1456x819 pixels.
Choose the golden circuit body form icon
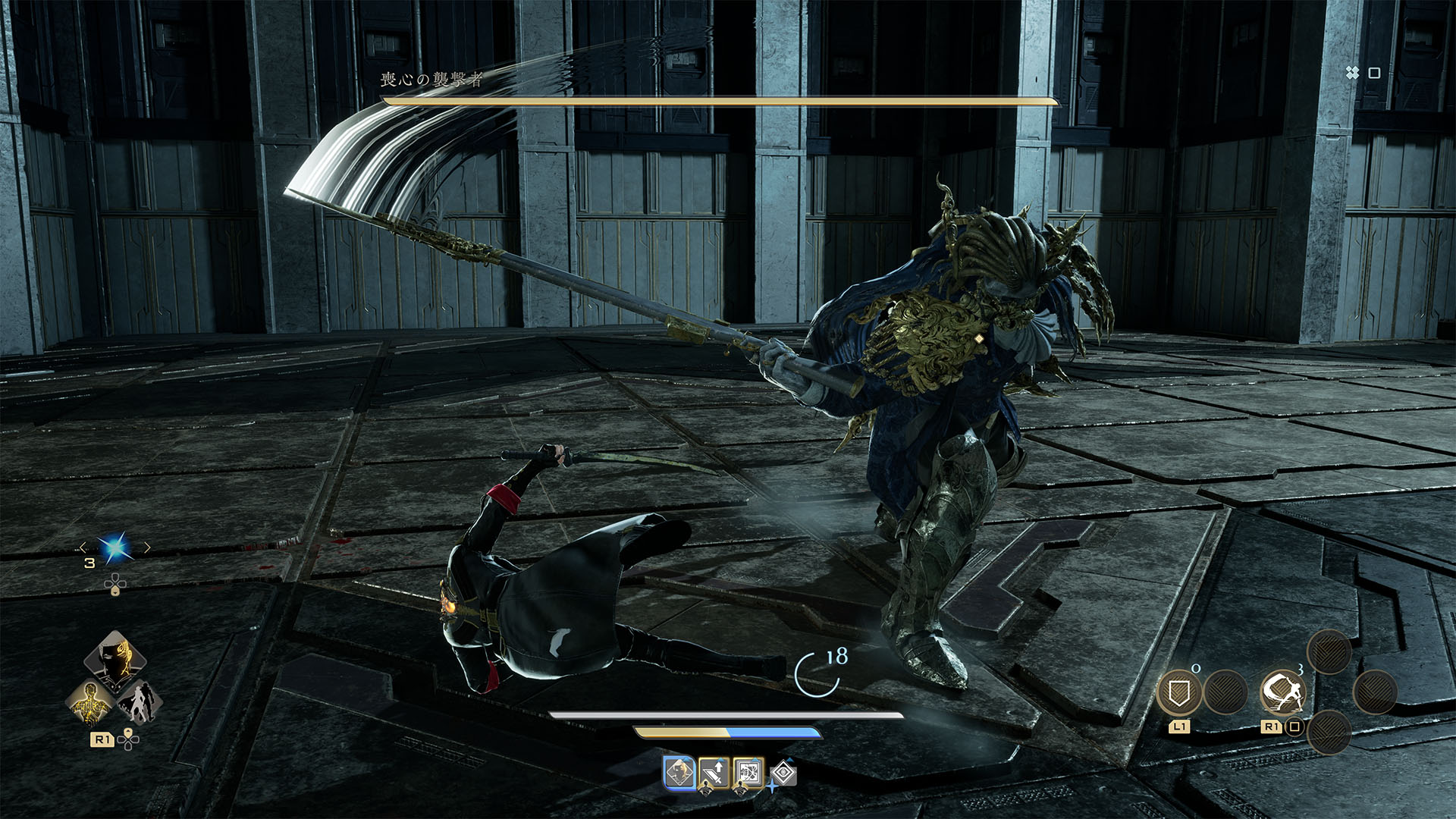click(90, 703)
